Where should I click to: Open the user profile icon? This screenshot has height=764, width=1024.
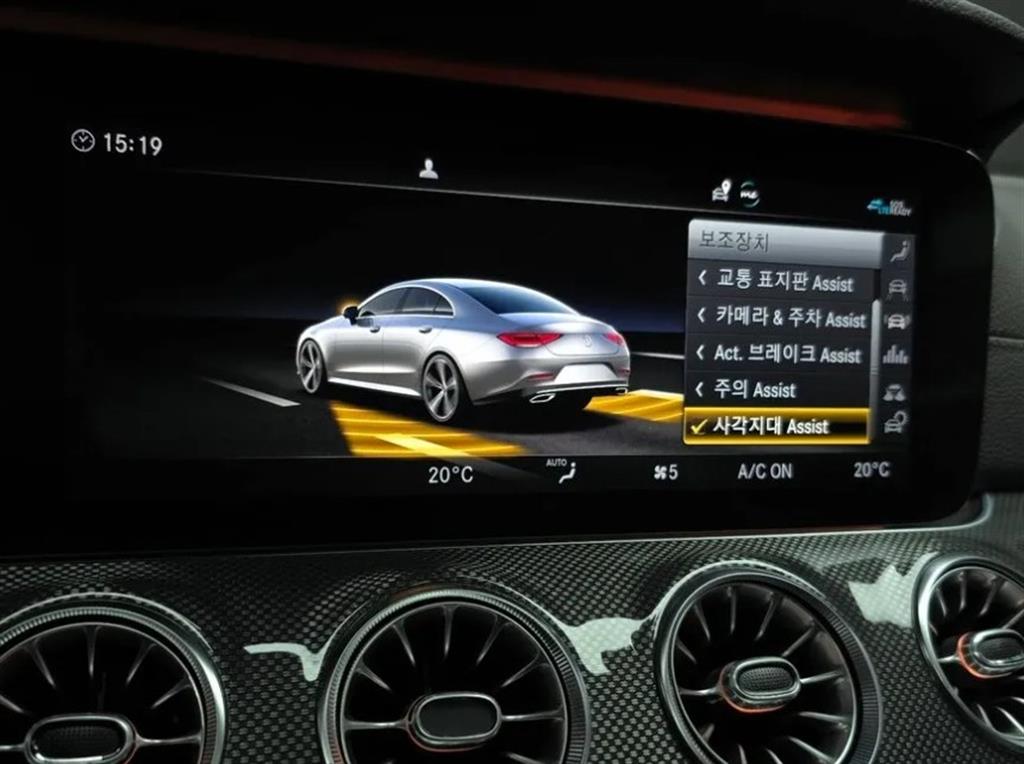(x=428, y=169)
